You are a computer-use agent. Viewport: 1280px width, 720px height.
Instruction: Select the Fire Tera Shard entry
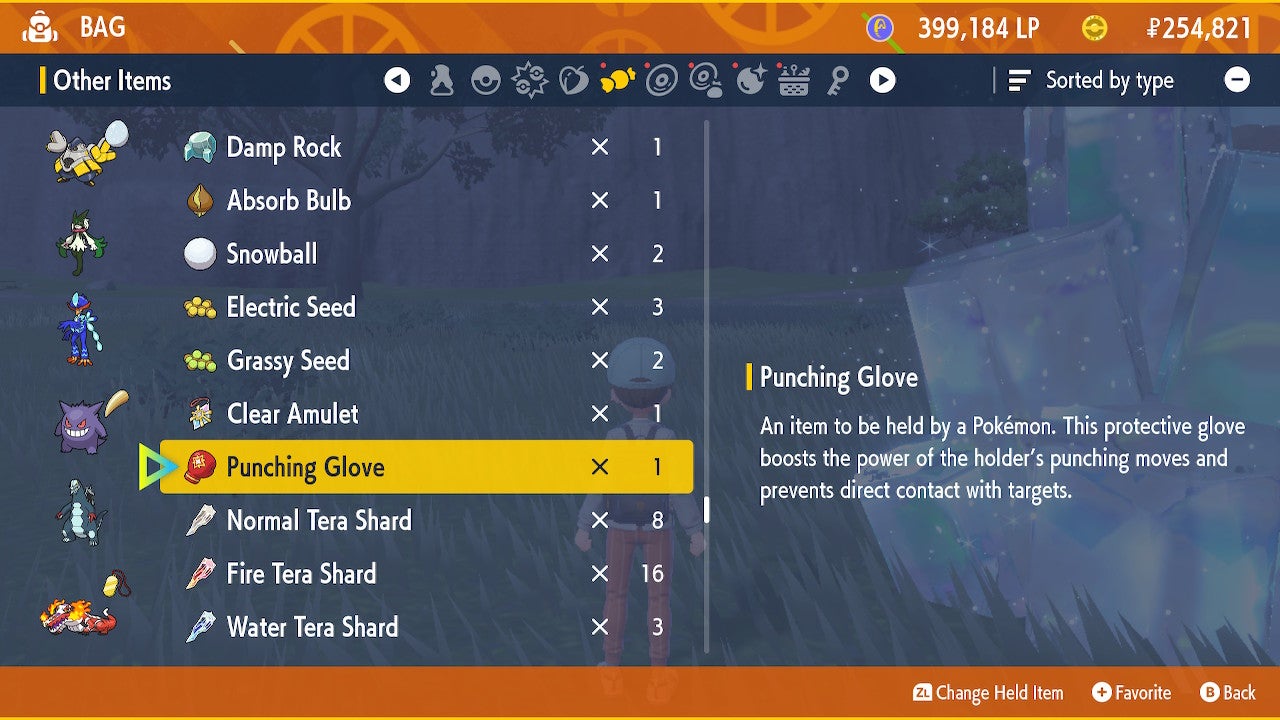coord(420,574)
